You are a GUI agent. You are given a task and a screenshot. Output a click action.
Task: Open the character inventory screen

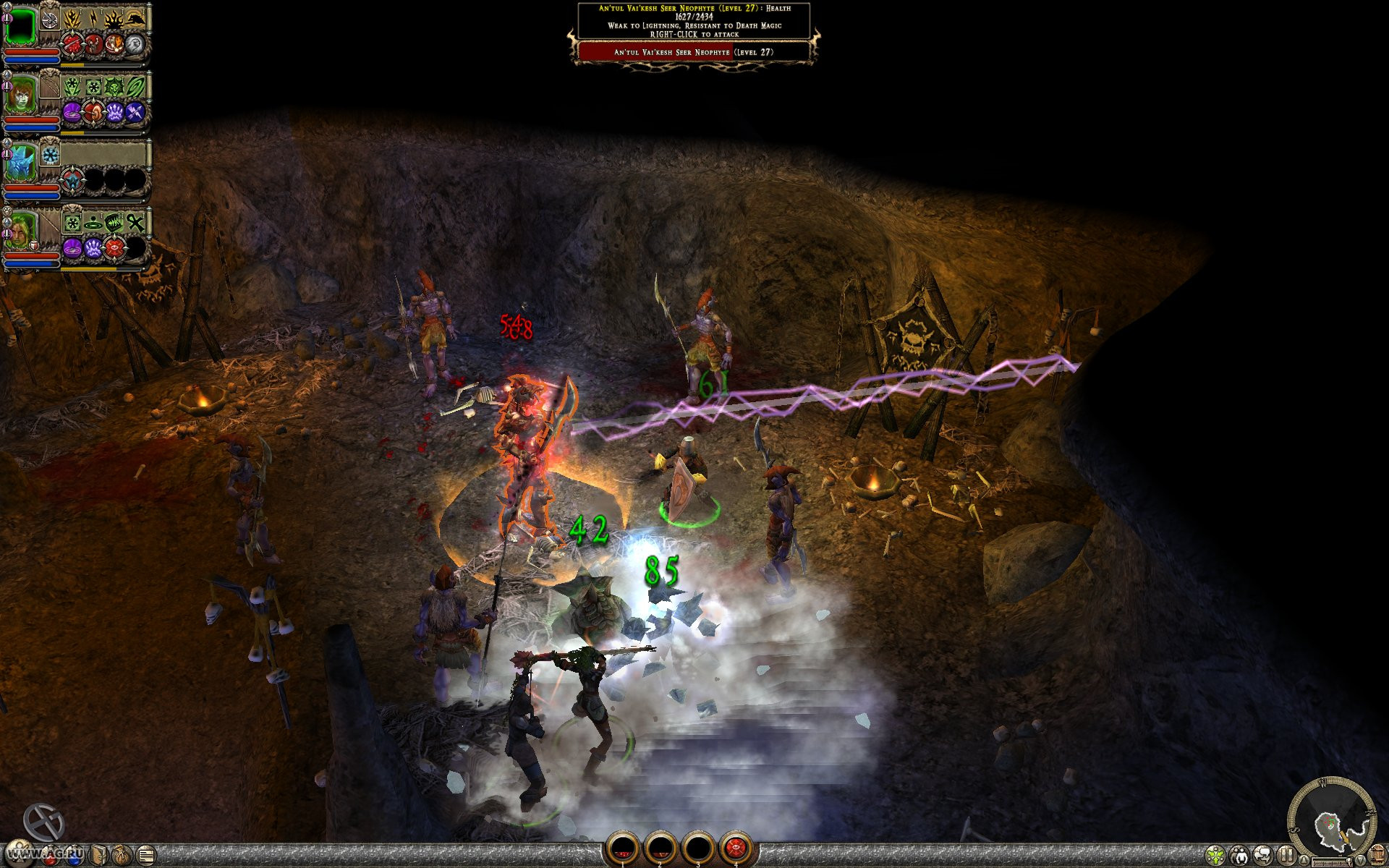(x=20, y=851)
